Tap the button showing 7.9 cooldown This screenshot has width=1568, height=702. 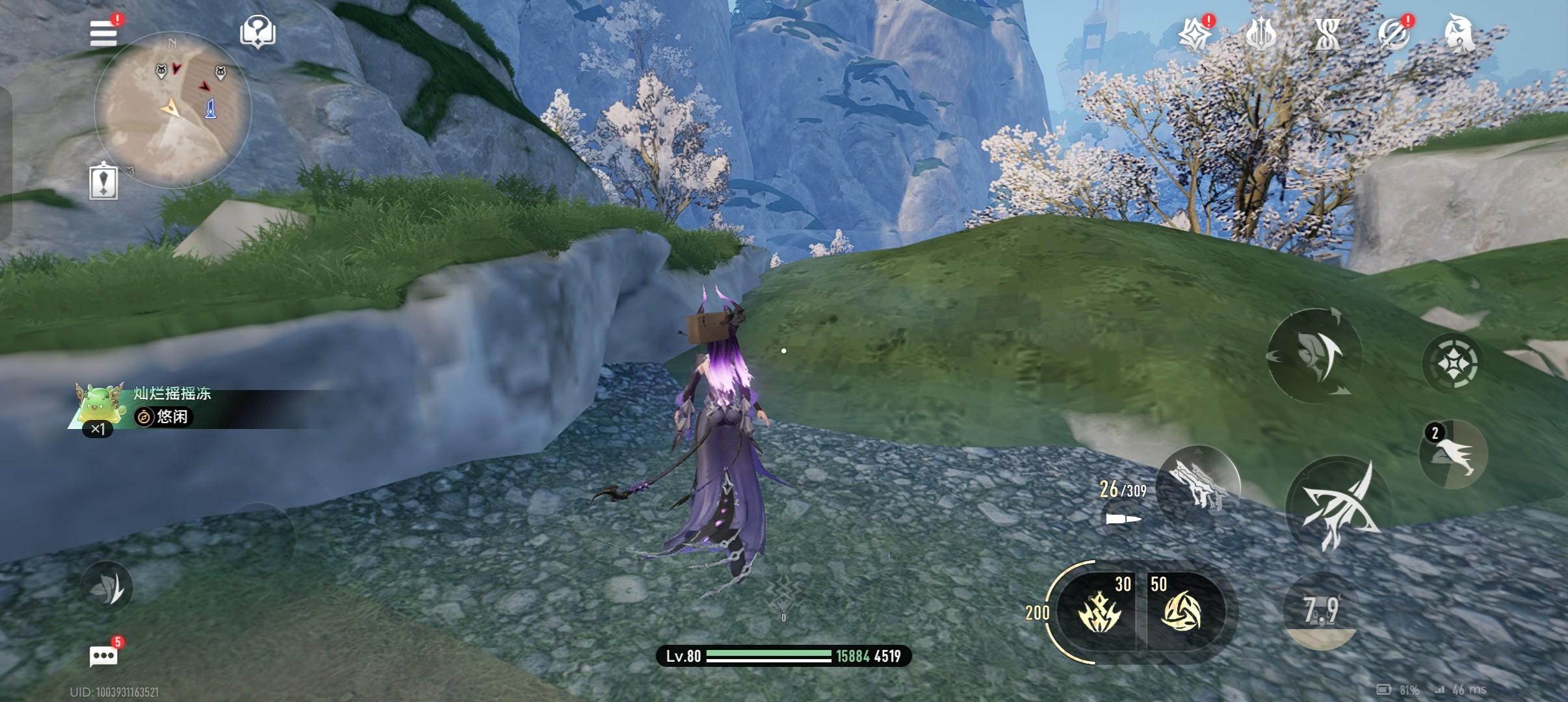(1321, 611)
